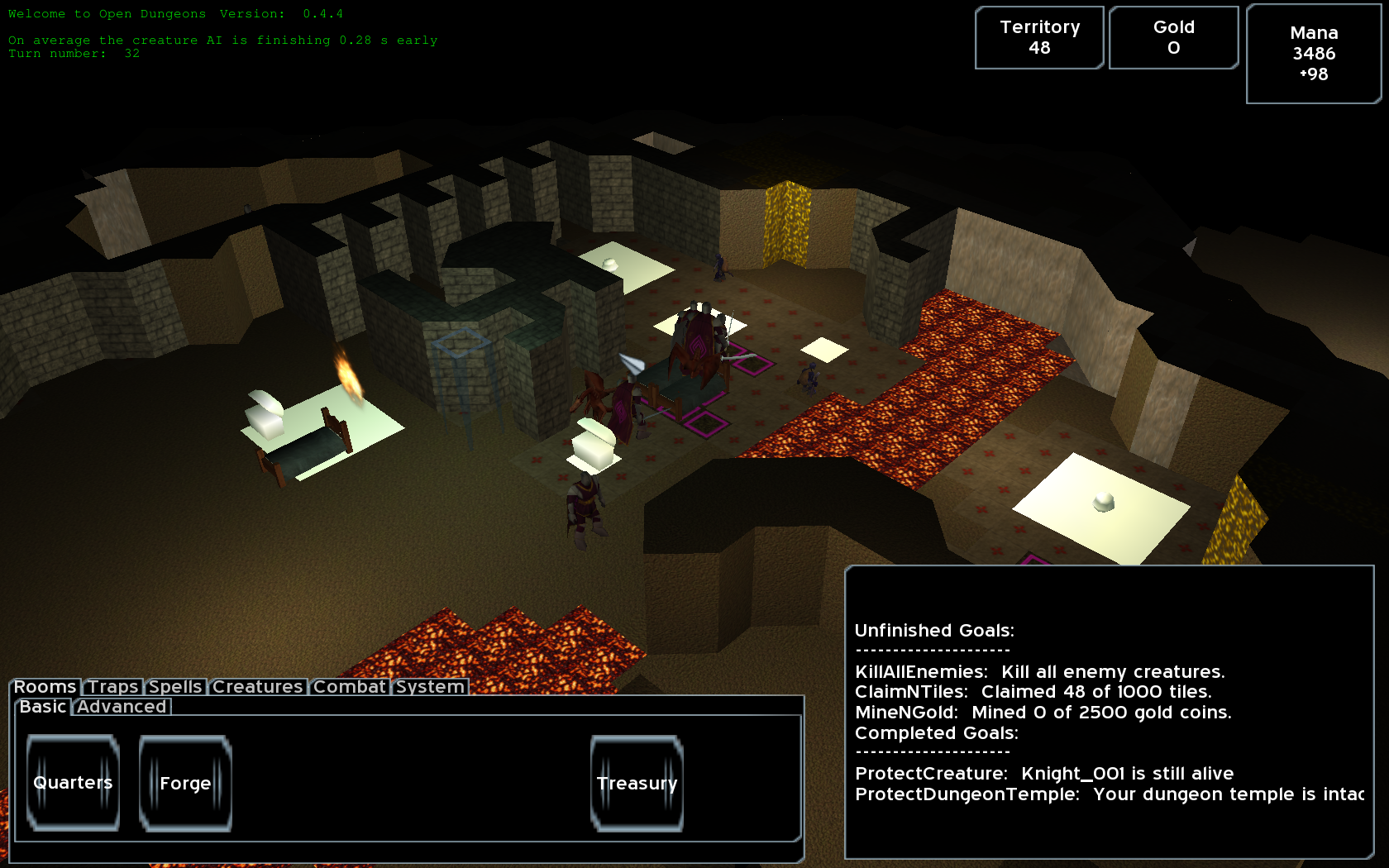This screenshot has width=1389, height=868.
Task: Choose the Quarters room button
Action: click(x=73, y=783)
